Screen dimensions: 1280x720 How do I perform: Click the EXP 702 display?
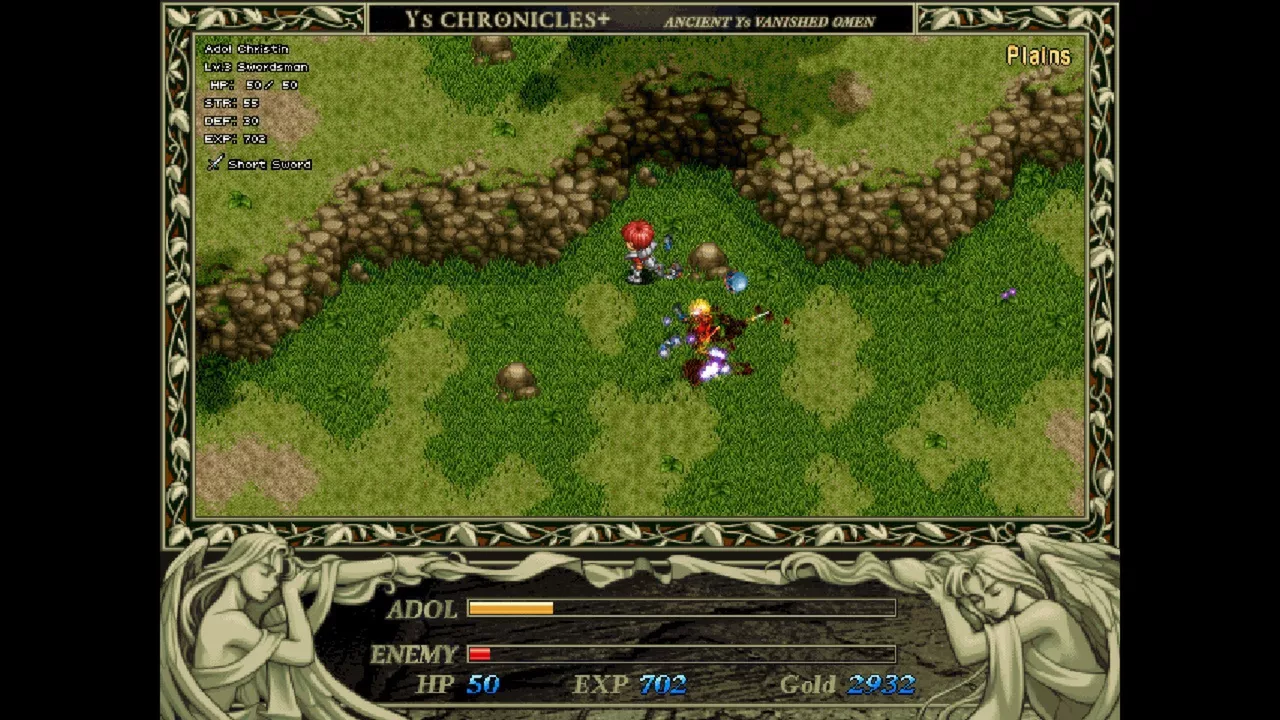(630, 685)
